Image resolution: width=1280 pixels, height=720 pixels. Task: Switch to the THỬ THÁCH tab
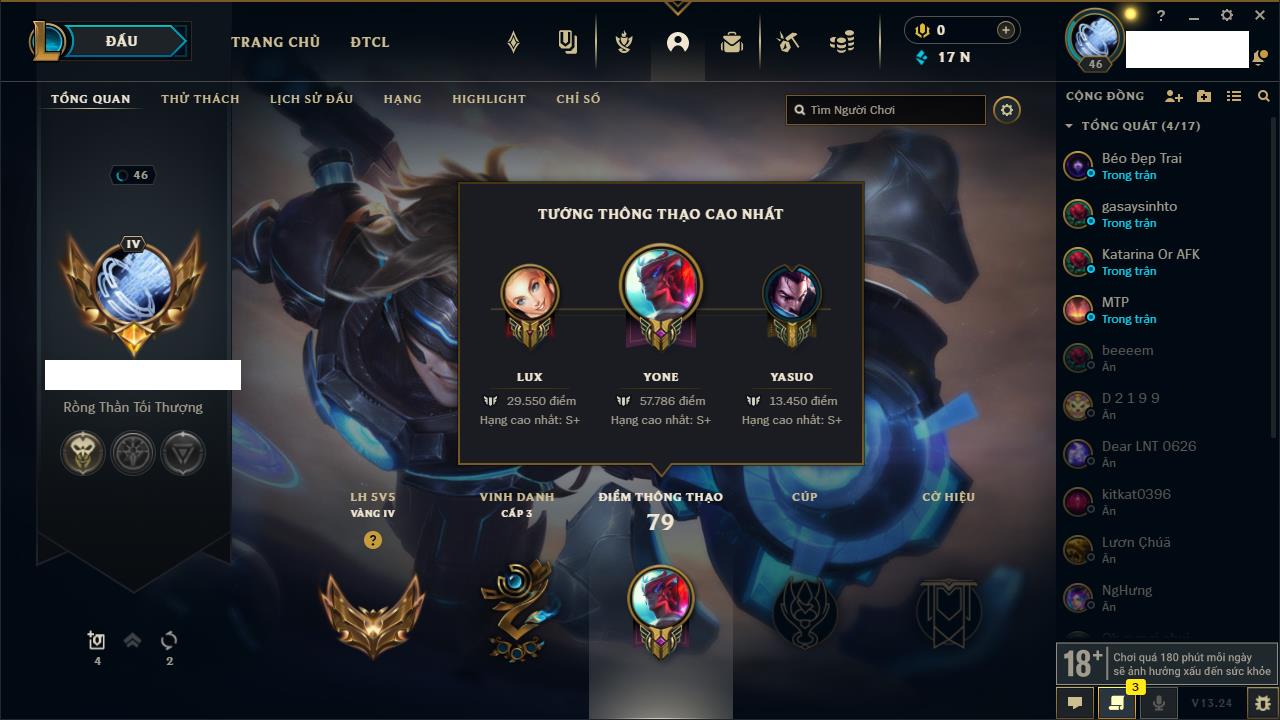(200, 99)
